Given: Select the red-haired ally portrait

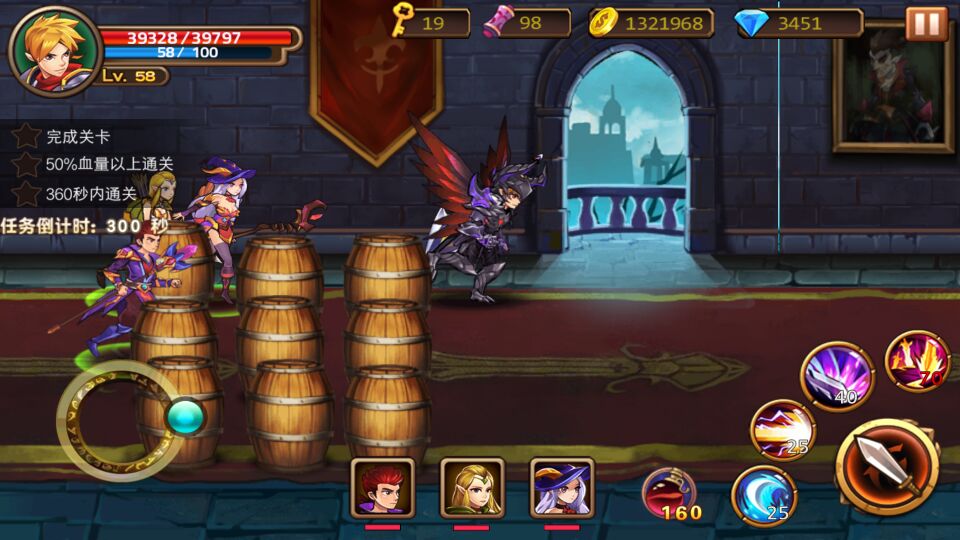Looking at the screenshot, I should tap(382, 487).
